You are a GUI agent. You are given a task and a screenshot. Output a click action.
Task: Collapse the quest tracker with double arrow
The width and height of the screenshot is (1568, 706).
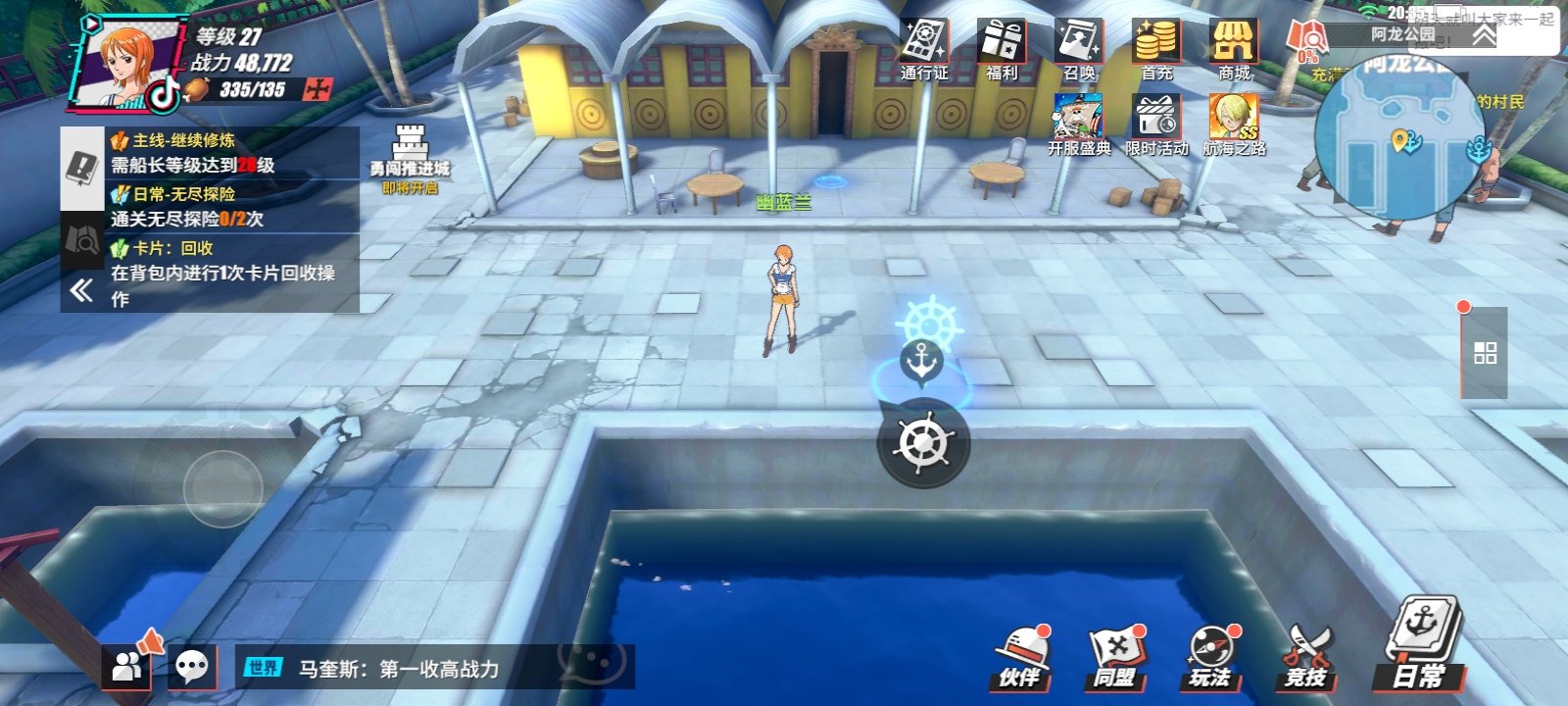pyautogui.click(x=81, y=289)
